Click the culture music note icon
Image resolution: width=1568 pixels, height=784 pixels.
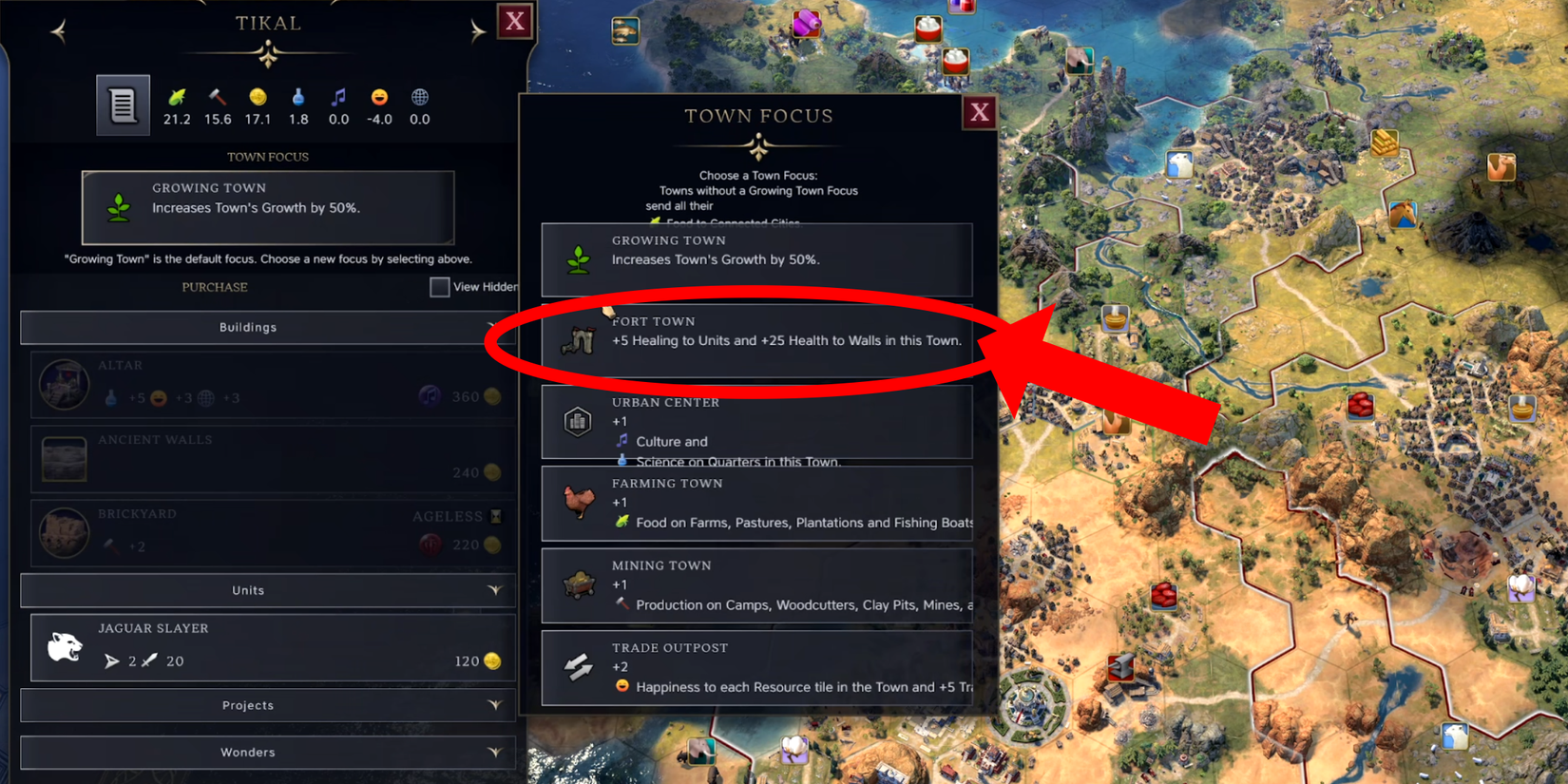tap(338, 98)
